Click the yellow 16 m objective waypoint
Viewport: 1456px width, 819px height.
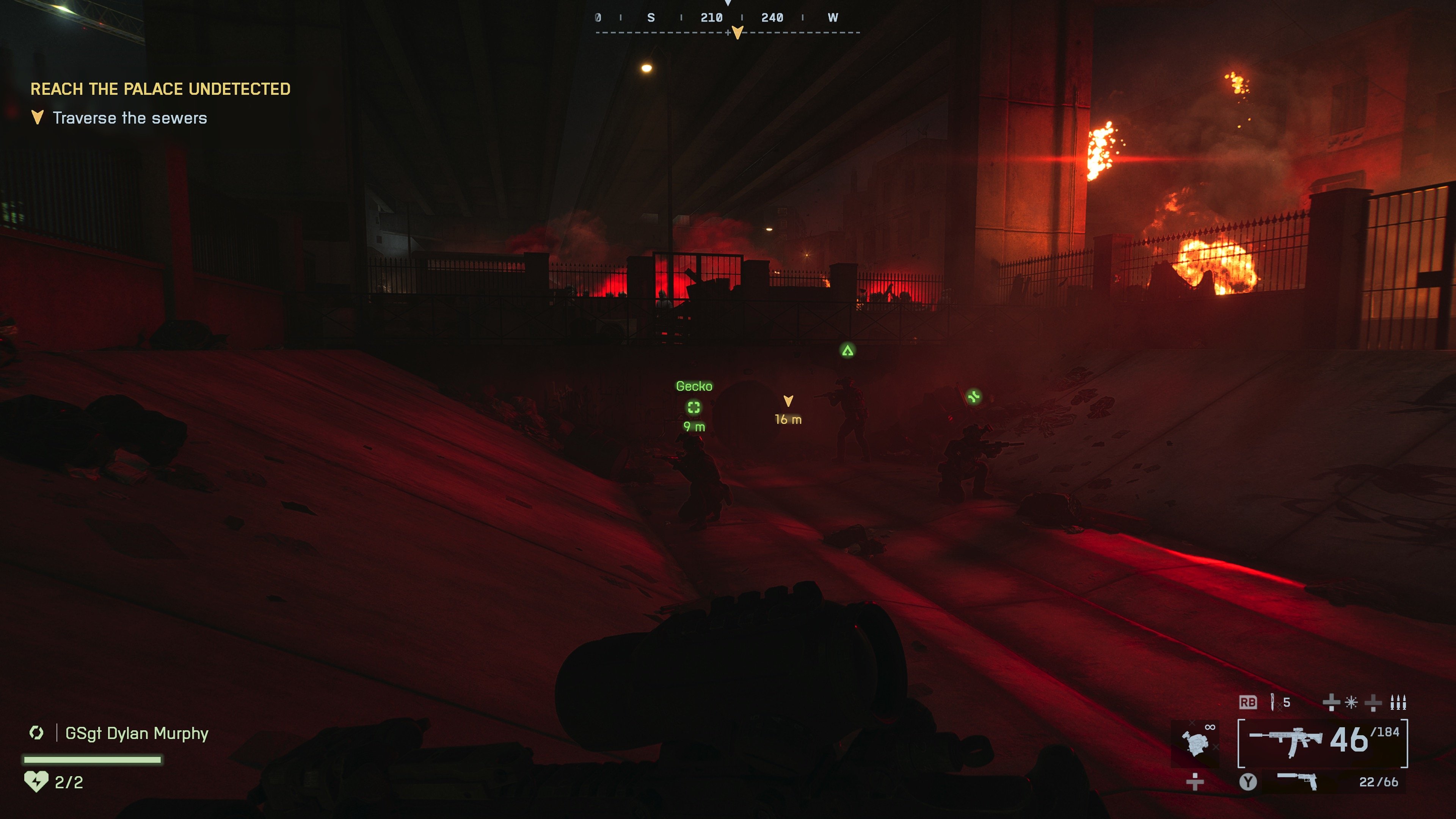[788, 401]
